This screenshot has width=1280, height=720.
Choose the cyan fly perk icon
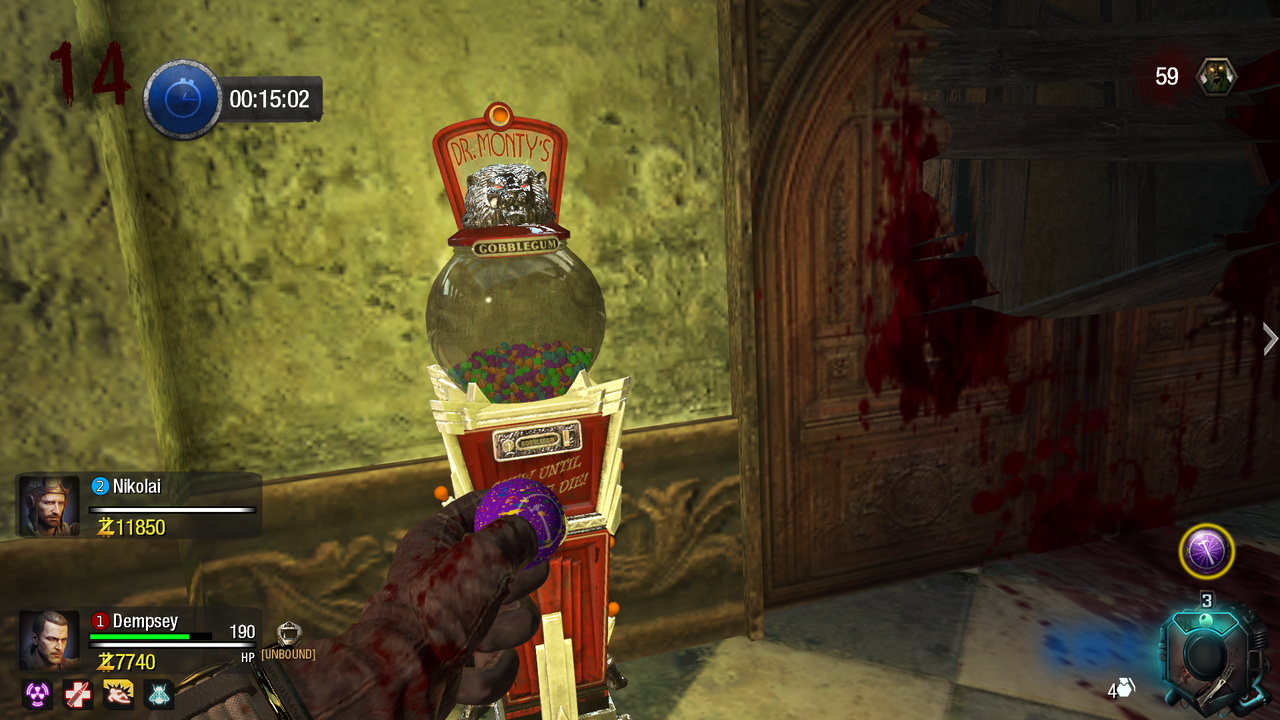pyautogui.click(x=160, y=693)
